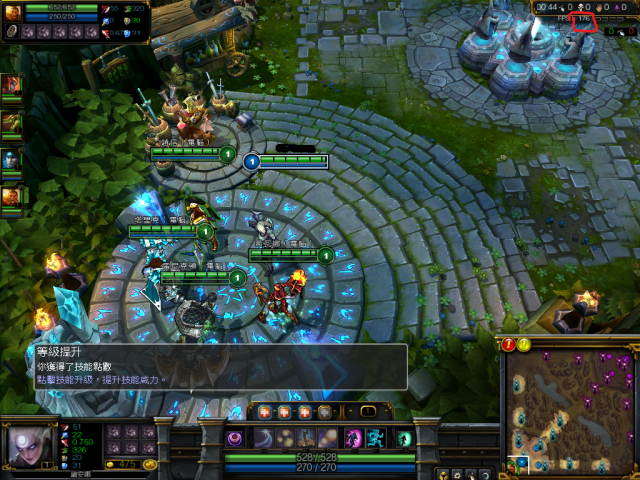Image resolution: width=640 pixels, height=480 pixels.
Task: Select the selected champion's portrait at top-left
Action: pyautogui.click(x=14, y=13)
